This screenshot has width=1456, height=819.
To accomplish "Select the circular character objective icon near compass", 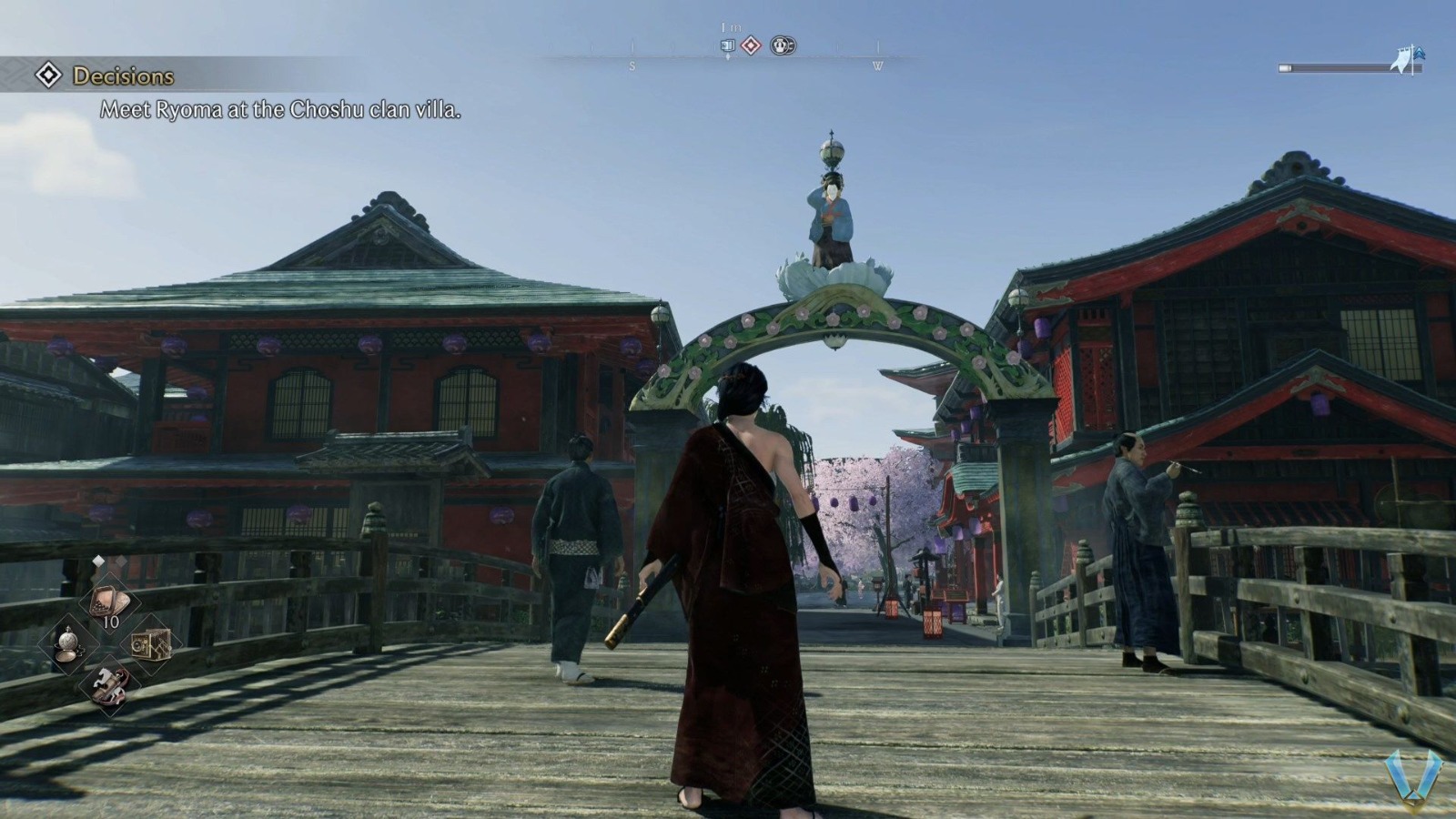I will pos(783,45).
